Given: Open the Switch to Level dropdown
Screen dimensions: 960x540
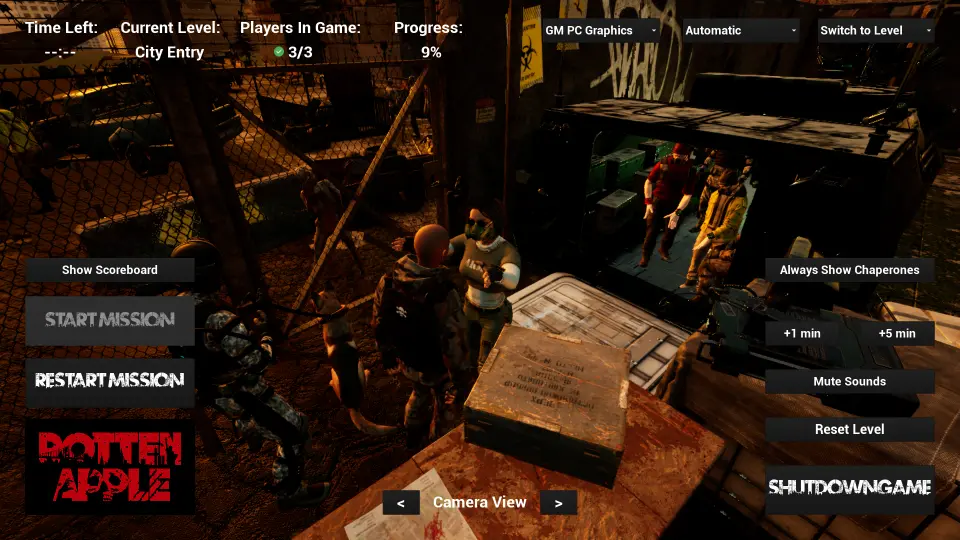Looking at the screenshot, I should (876, 31).
